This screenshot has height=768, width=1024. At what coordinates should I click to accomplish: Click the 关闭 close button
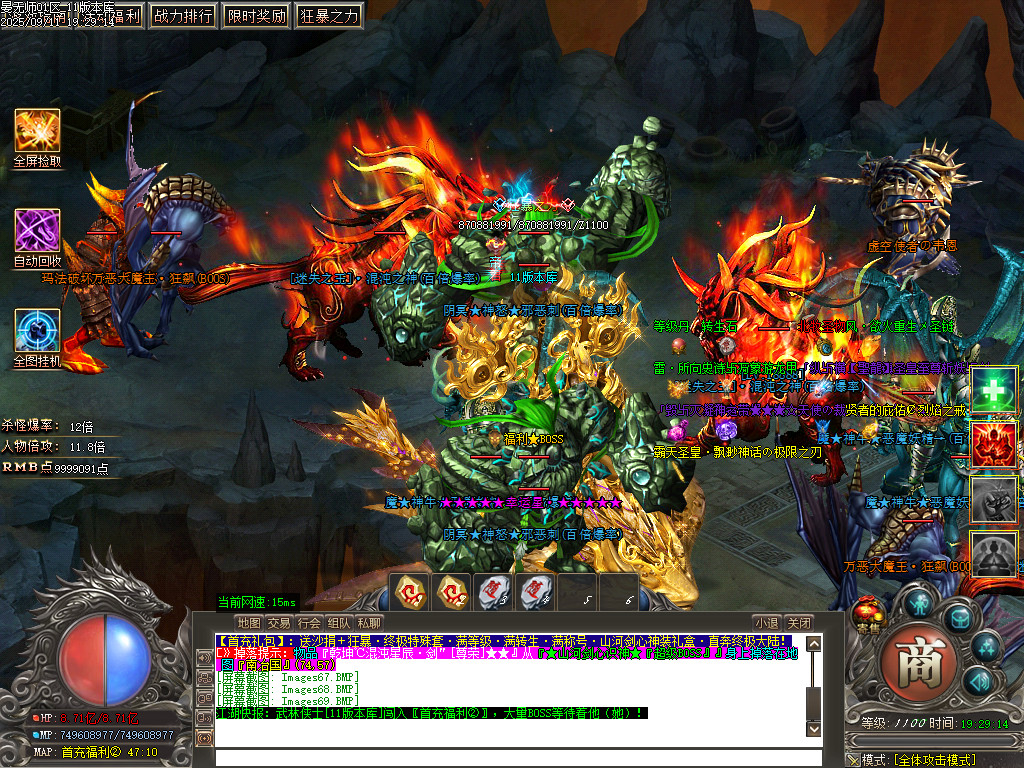pos(798,623)
